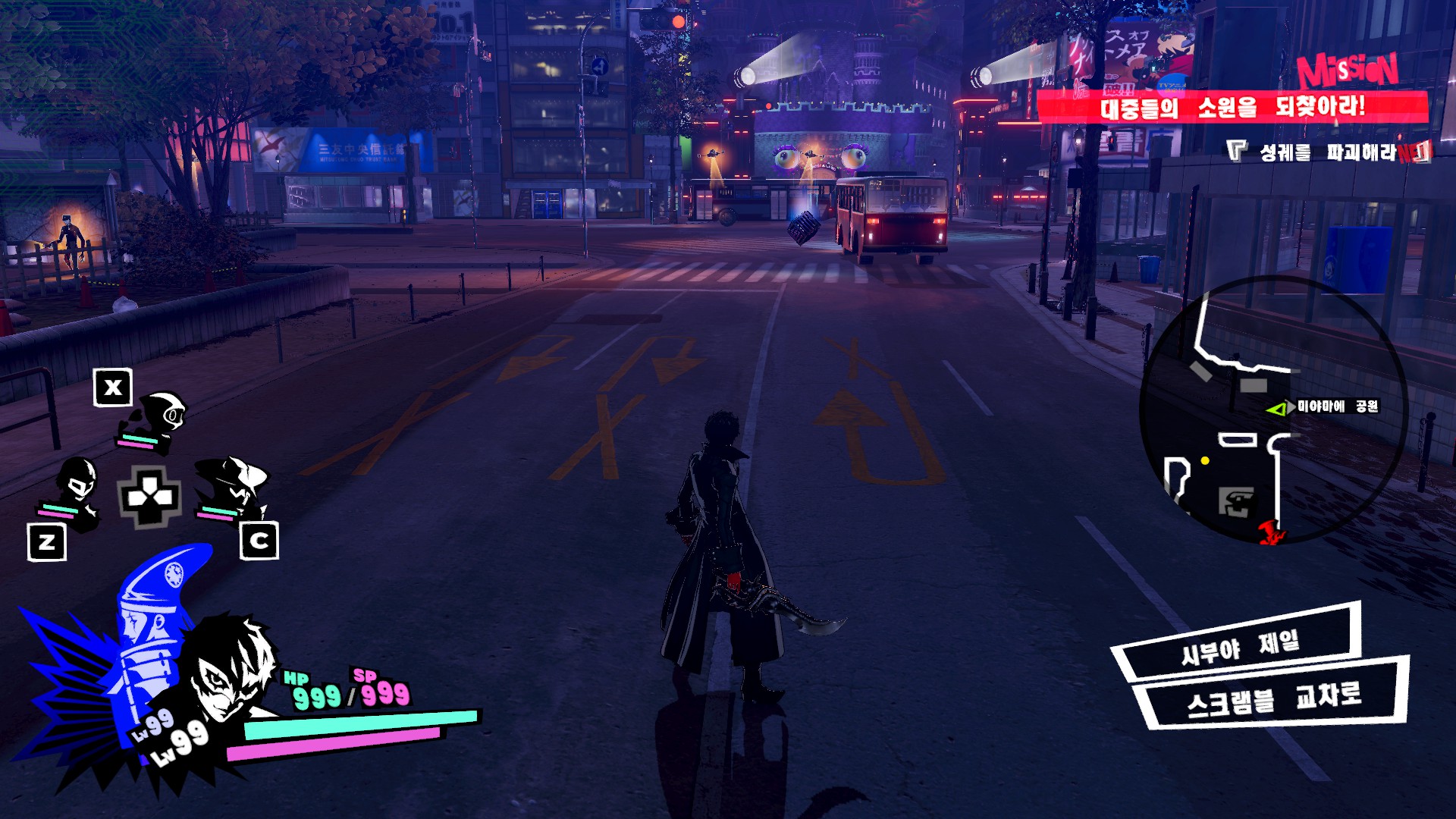The height and width of the screenshot is (819, 1456).
Task: Click the 미야마에 공원 minimap label
Action: [x=1338, y=406]
